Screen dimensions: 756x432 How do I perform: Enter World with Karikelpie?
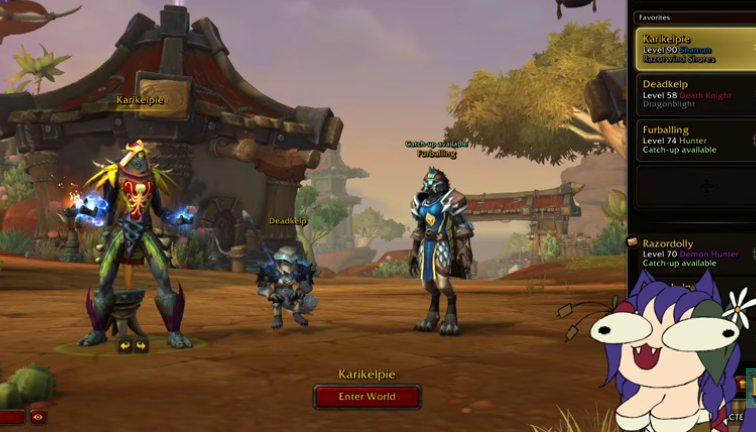coord(367,397)
